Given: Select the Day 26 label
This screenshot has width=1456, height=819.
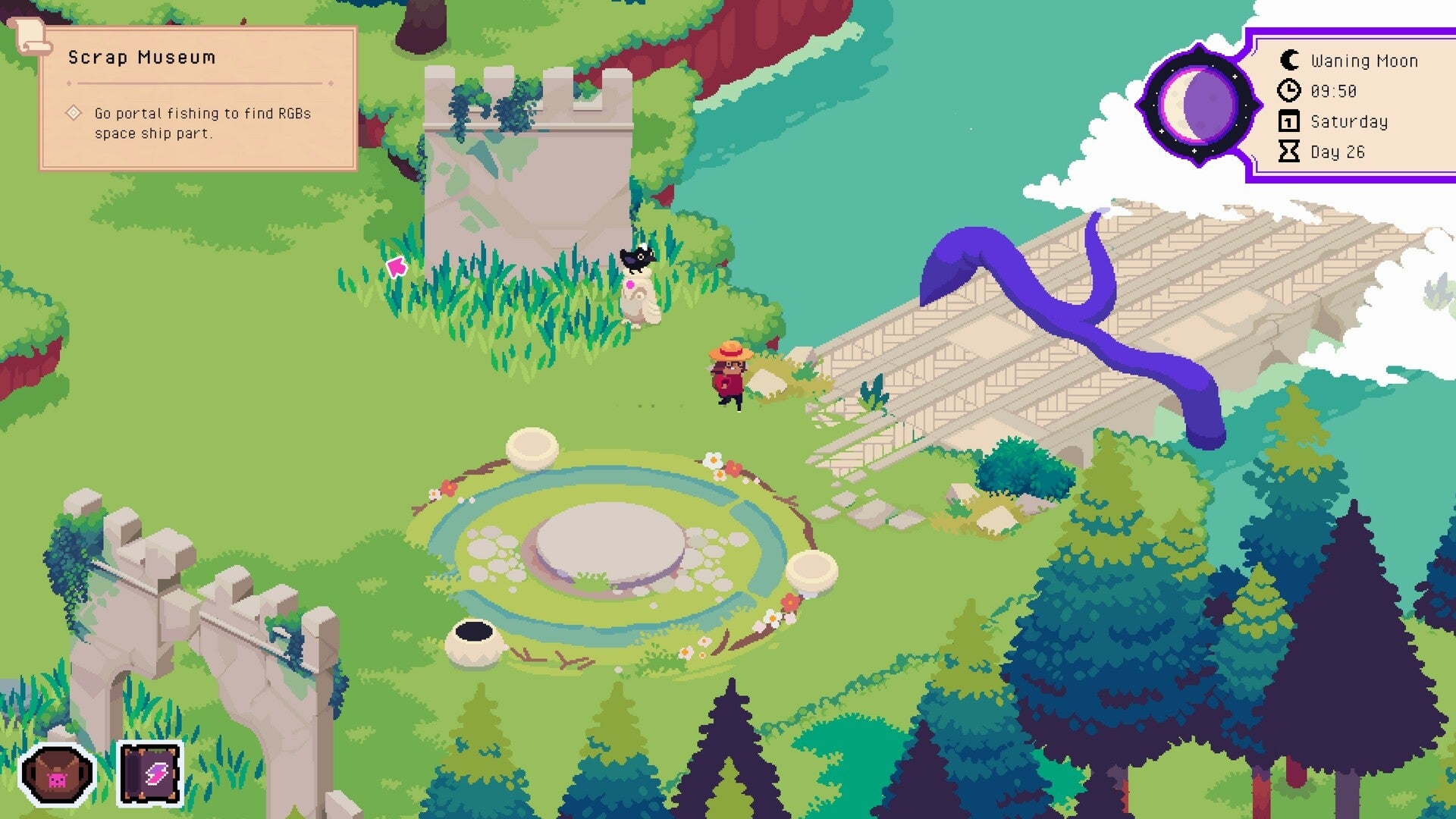Looking at the screenshot, I should (x=1339, y=152).
